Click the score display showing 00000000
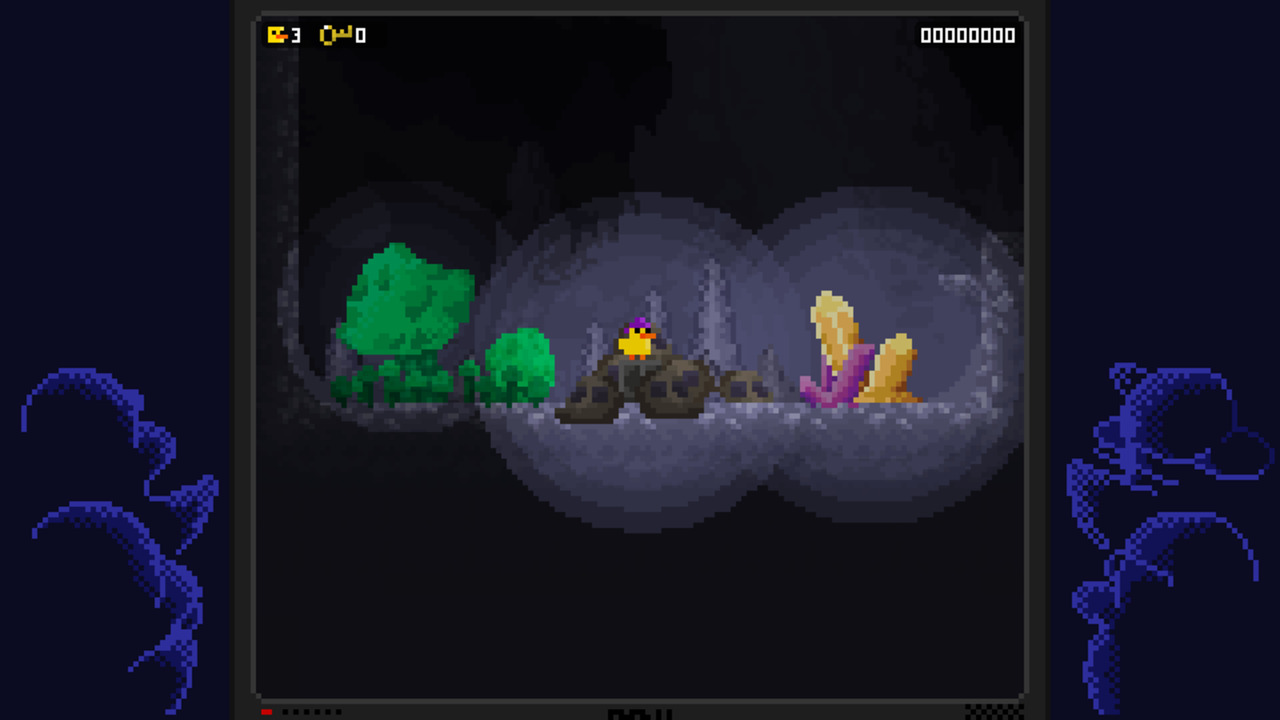1280x720 pixels. coord(967,35)
